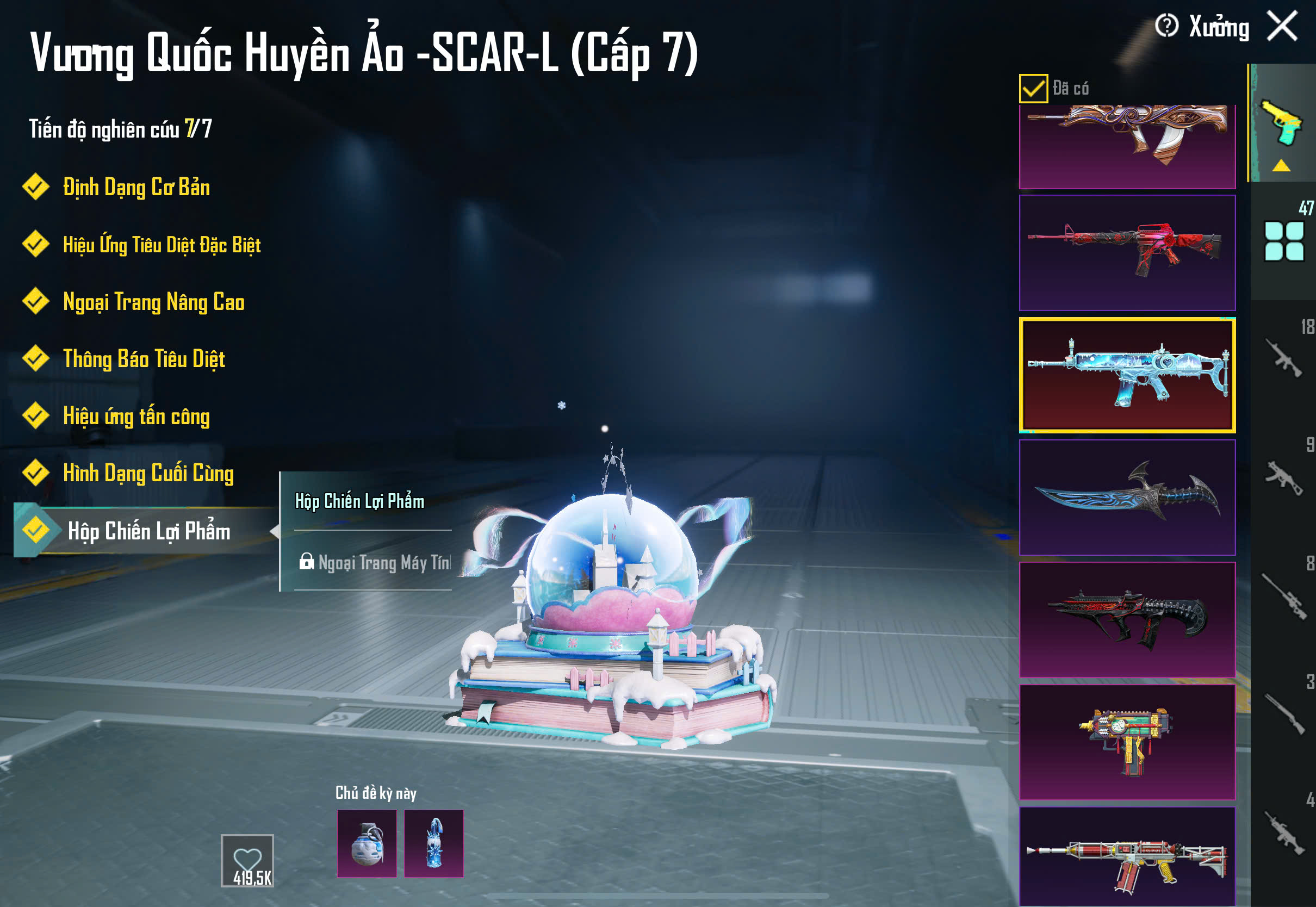The height and width of the screenshot is (907, 1316).
Task: View the 'Hình Dạng Cuối Cùng' form
Action: click(x=148, y=473)
